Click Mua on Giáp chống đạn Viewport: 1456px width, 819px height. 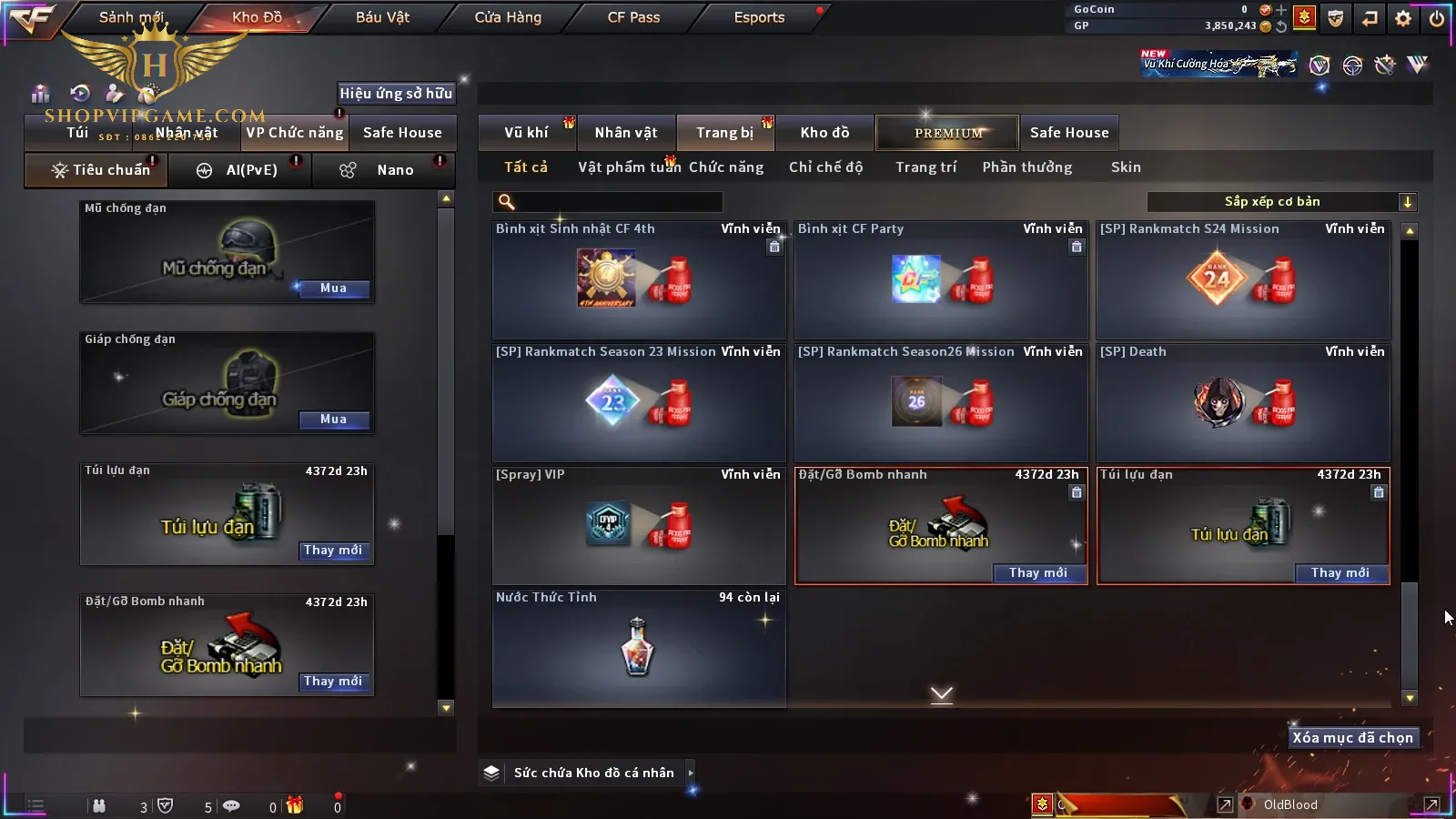tap(333, 420)
